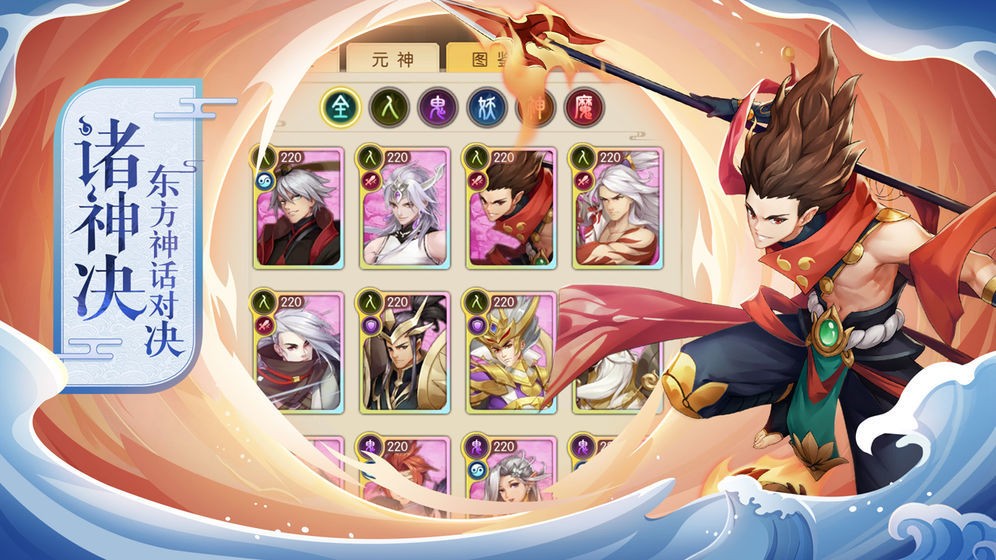Filter heroes by the green 人 faction
Image resolution: width=996 pixels, height=560 pixels.
tap(388, 108)
